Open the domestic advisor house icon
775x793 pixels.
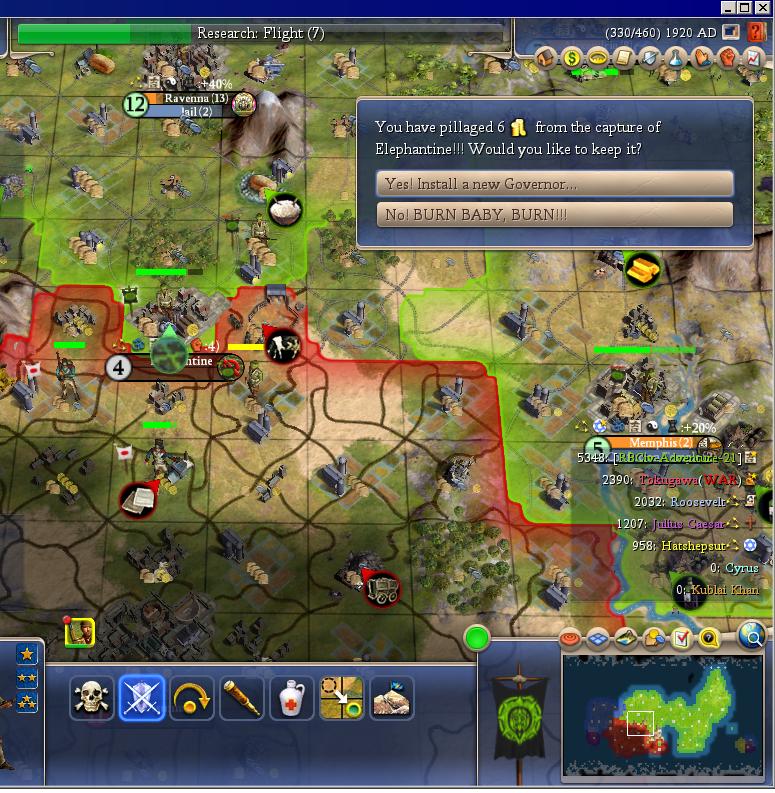tap(547, 59)
